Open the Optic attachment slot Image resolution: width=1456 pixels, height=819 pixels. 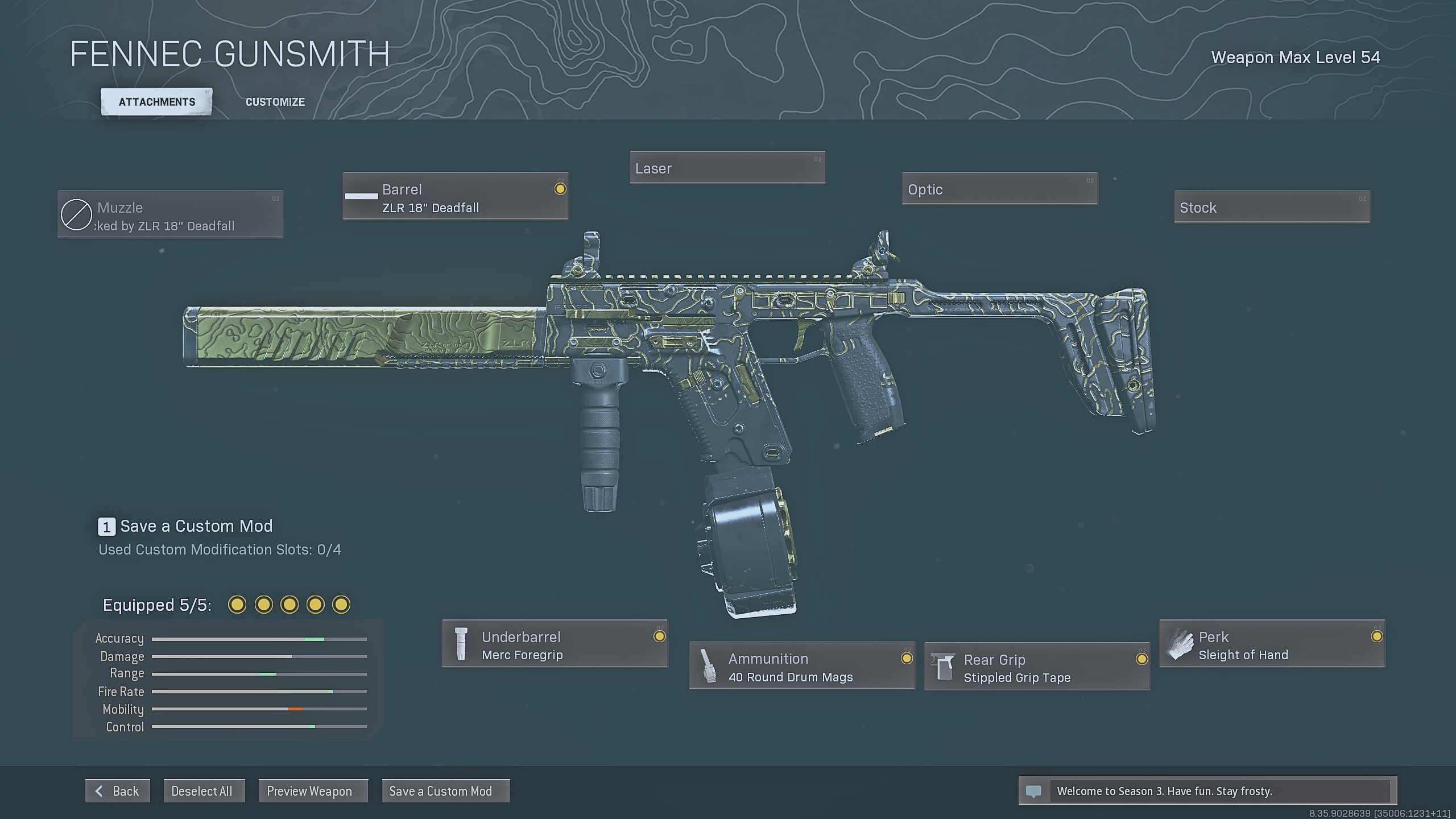point(999,189)
